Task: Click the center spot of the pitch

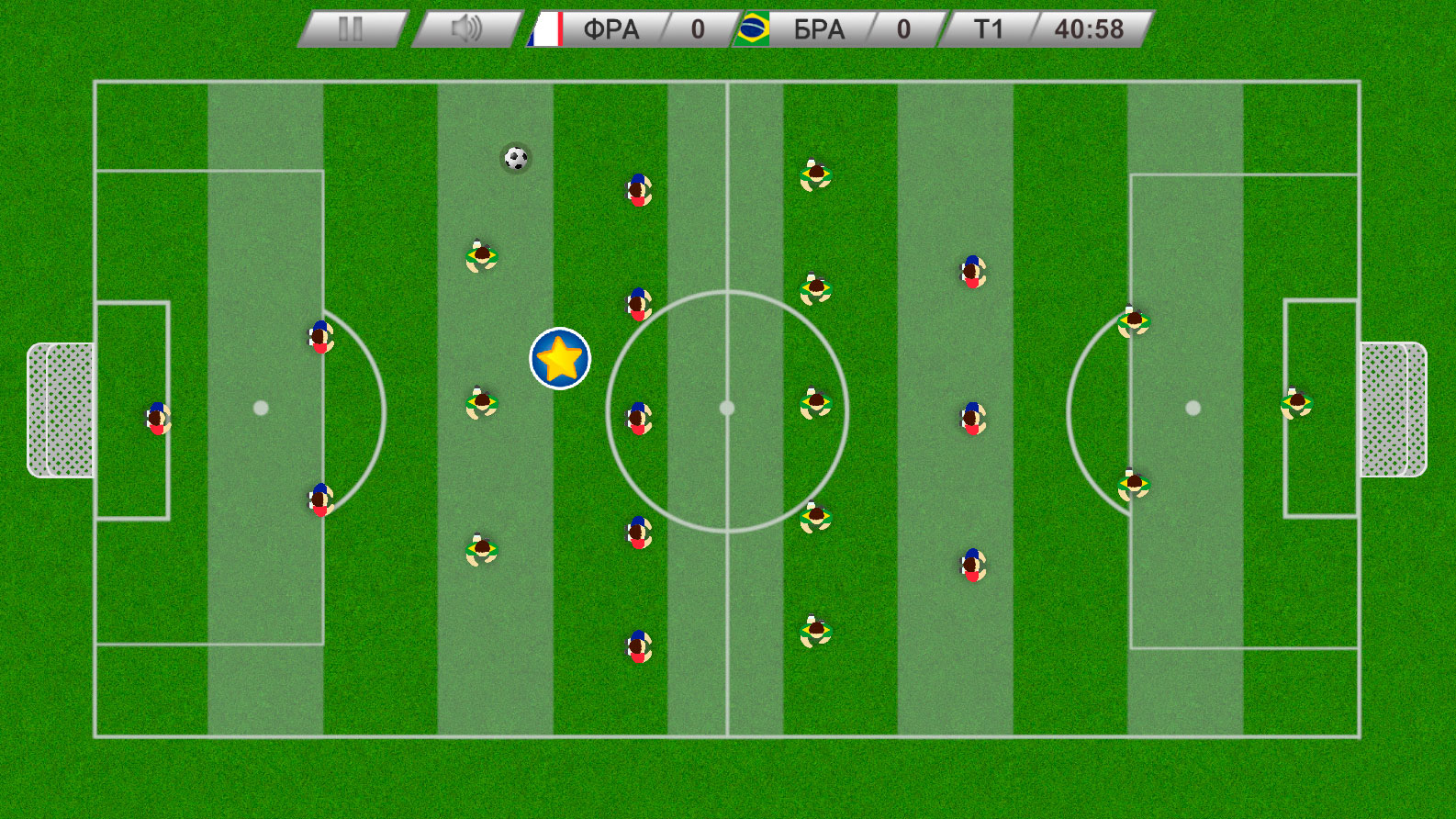Action: pyautogui.click(x=728, y=407)
